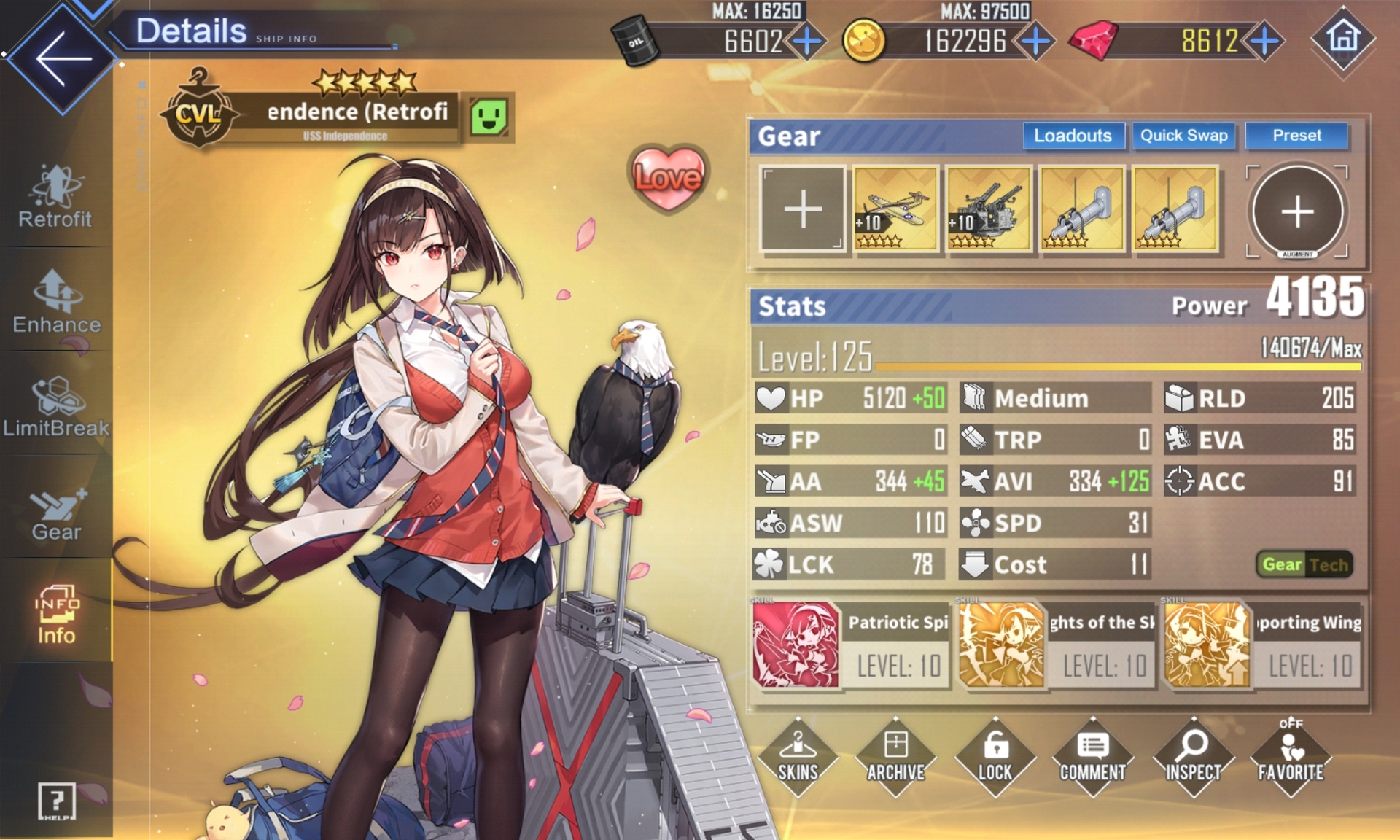
Task: Switch to the Enhance tab
Action: [x=56, y=302]
